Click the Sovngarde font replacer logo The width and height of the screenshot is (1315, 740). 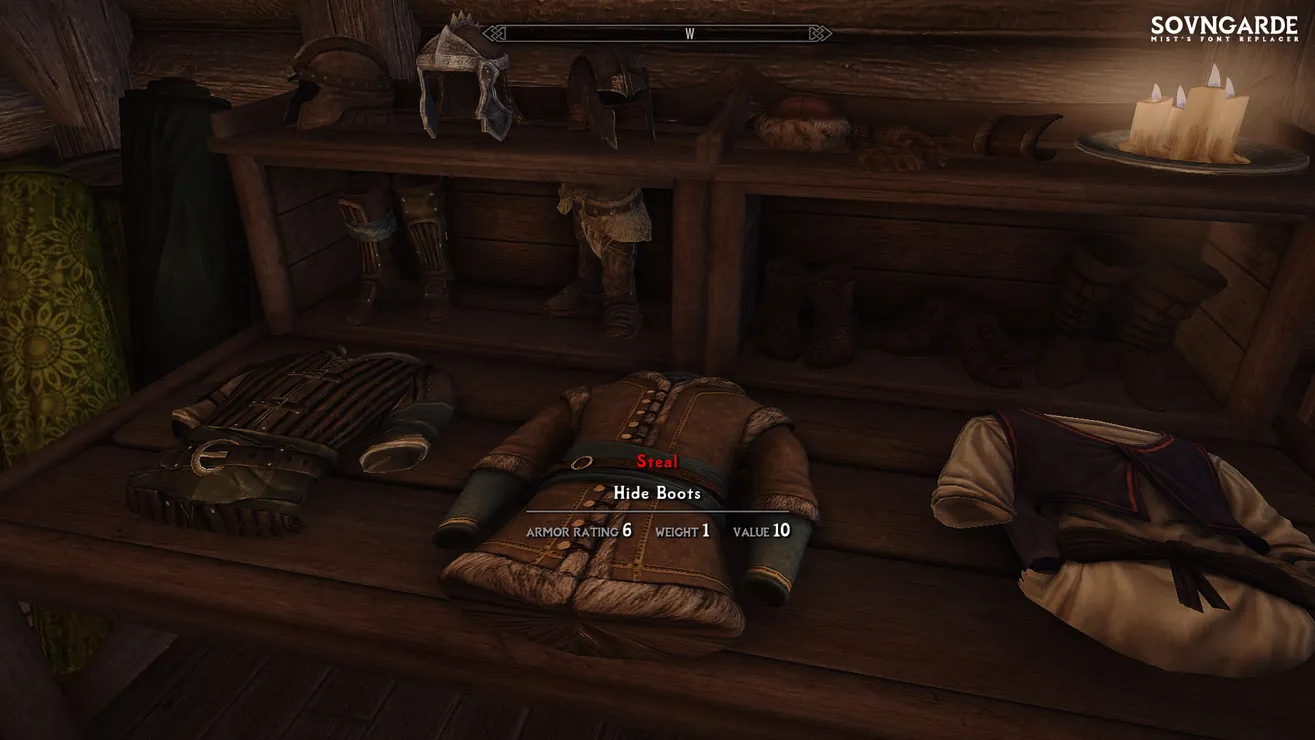[x=1224, y=29]
